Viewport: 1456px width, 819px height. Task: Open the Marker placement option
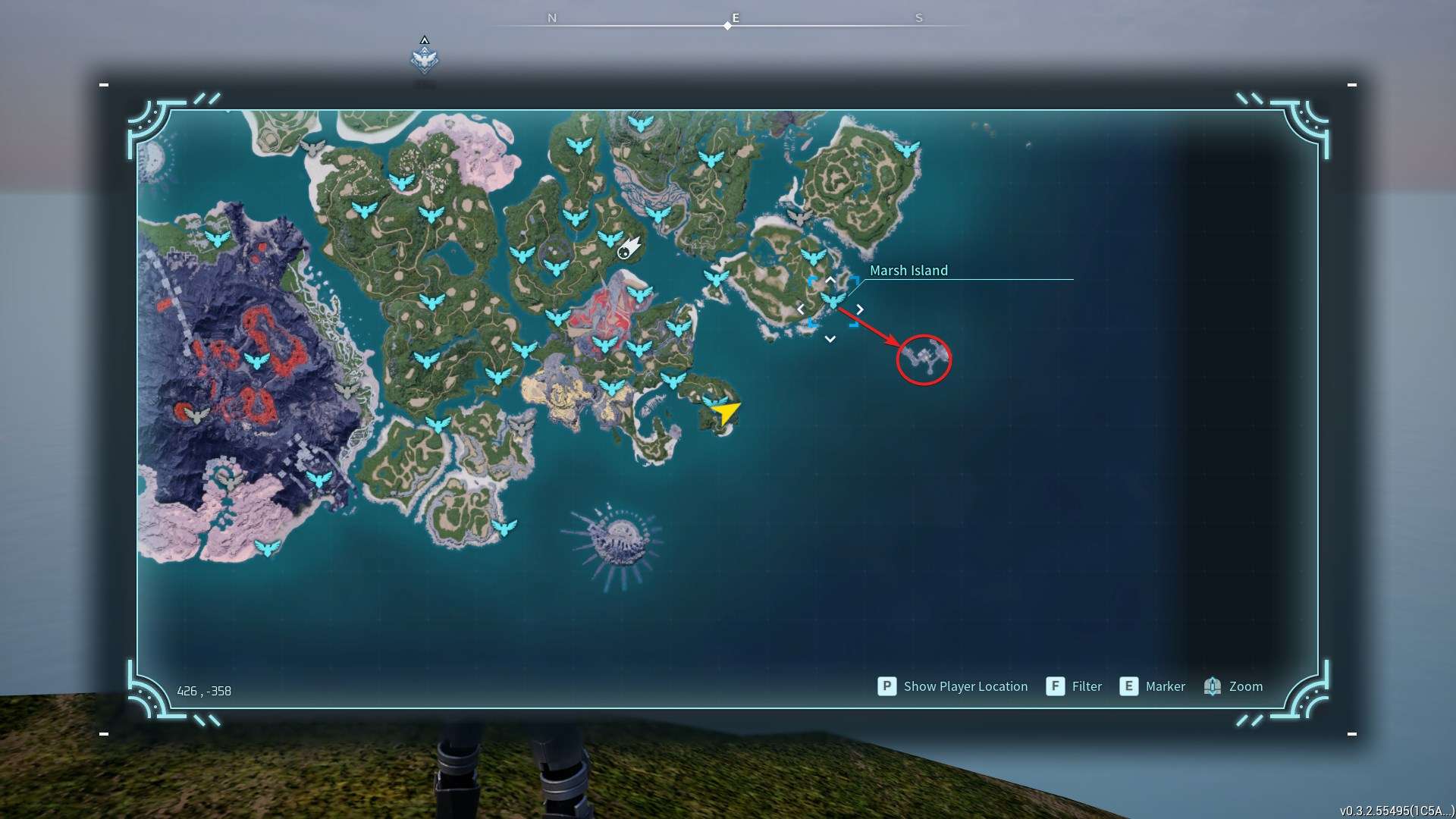click(x=1166, y=686)
